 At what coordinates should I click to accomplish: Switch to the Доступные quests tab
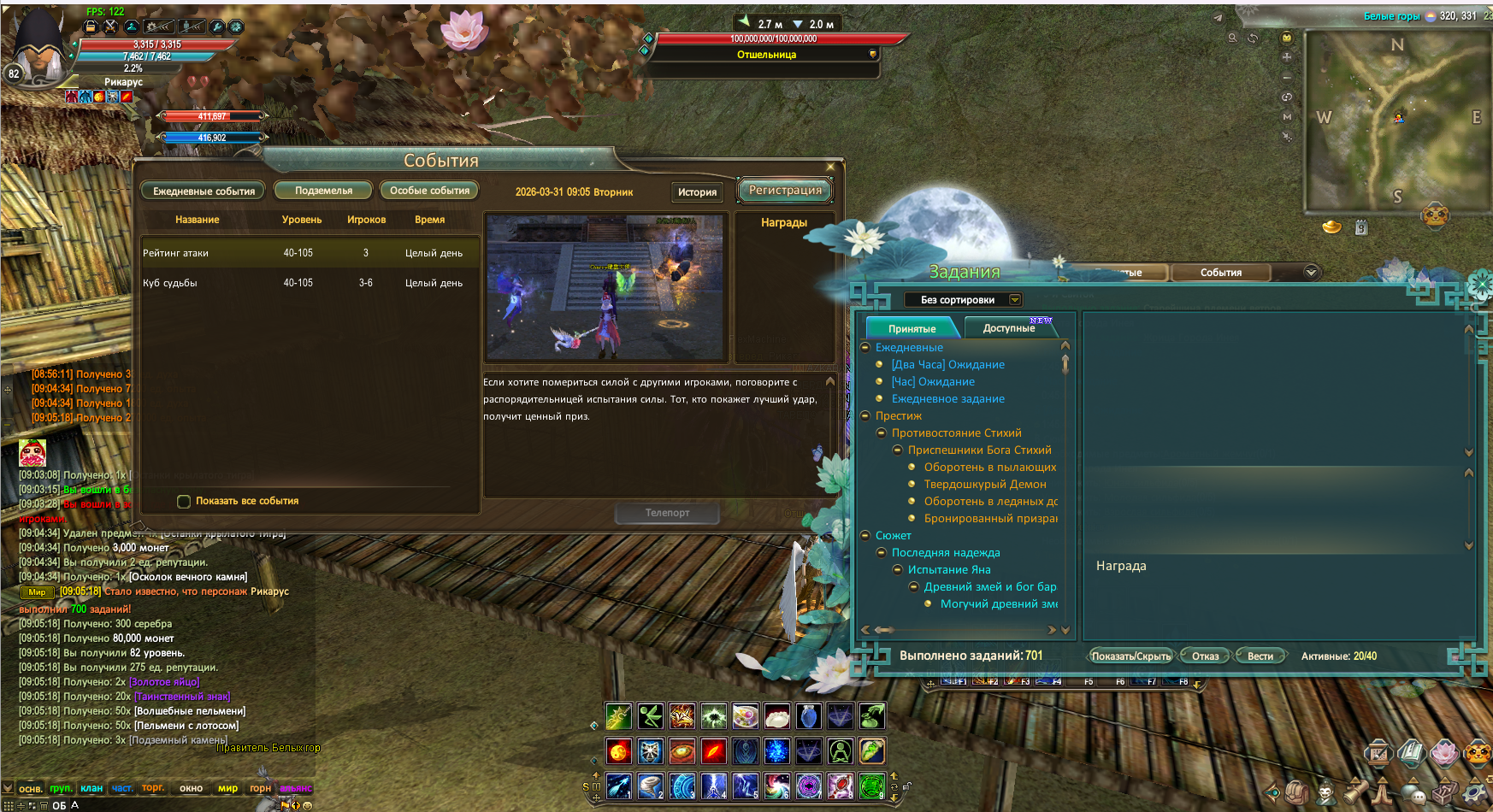tap(1009, 328)
